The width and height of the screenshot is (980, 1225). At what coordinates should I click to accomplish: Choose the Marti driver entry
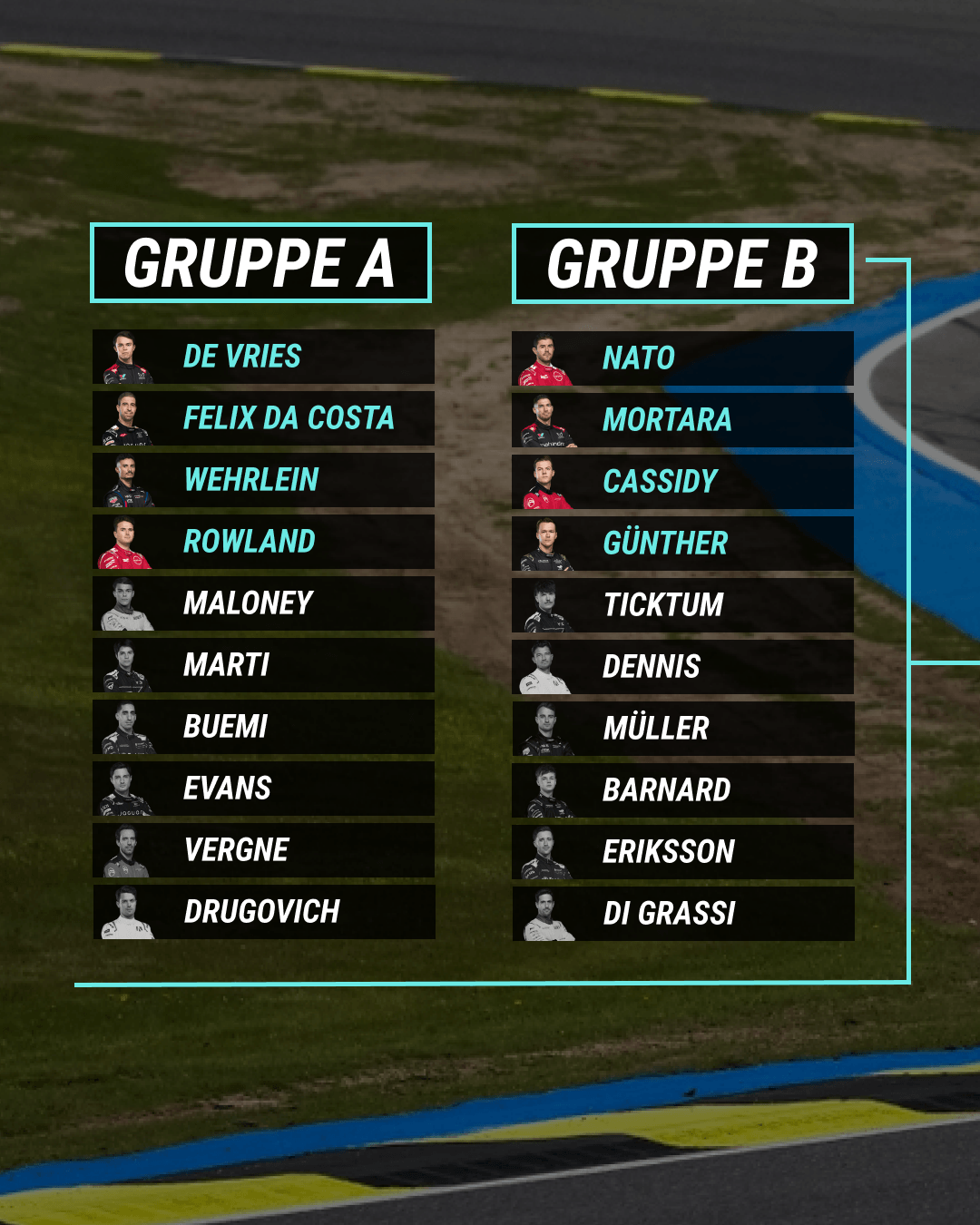tap(263, 665)
